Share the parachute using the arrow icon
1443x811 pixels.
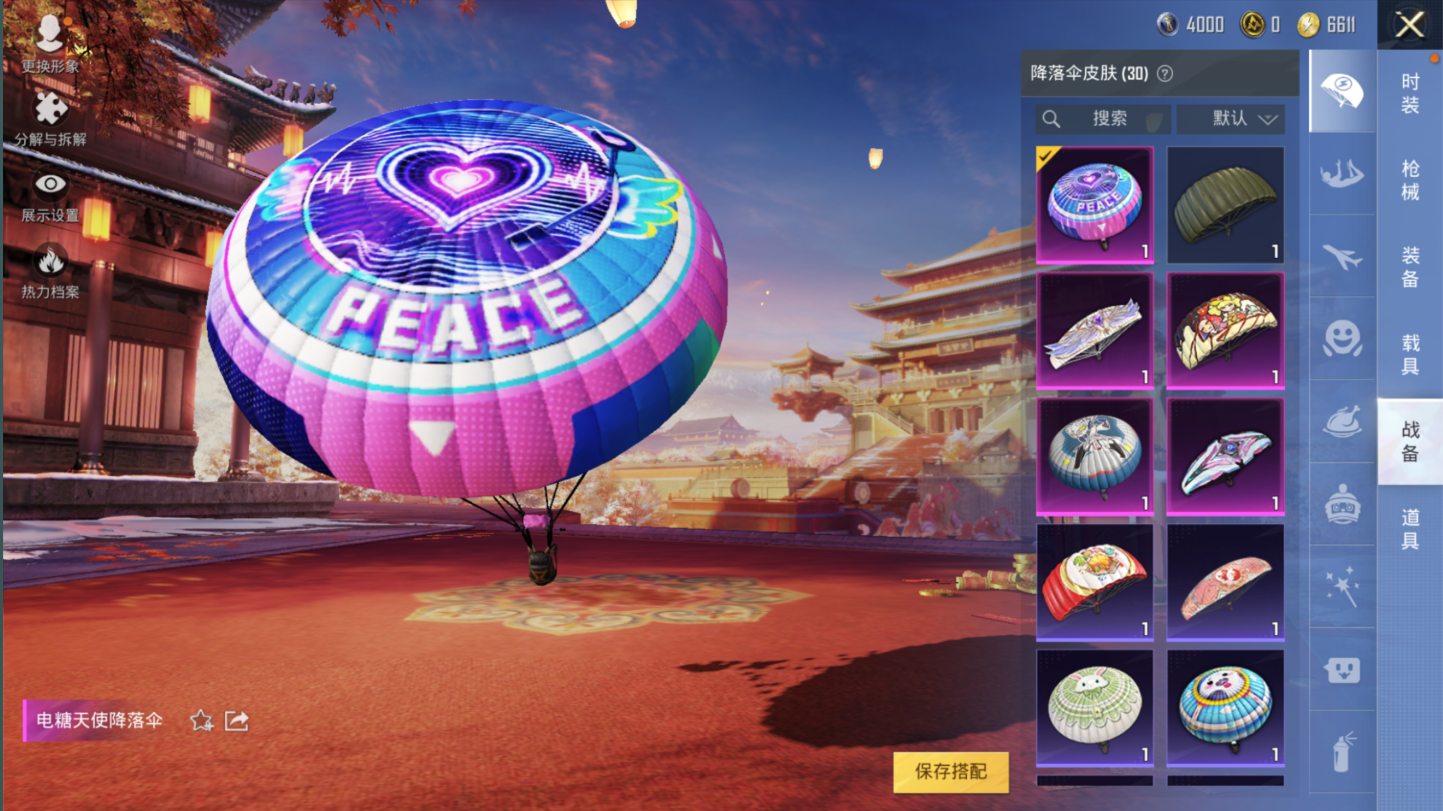click(x=237, y=721)
